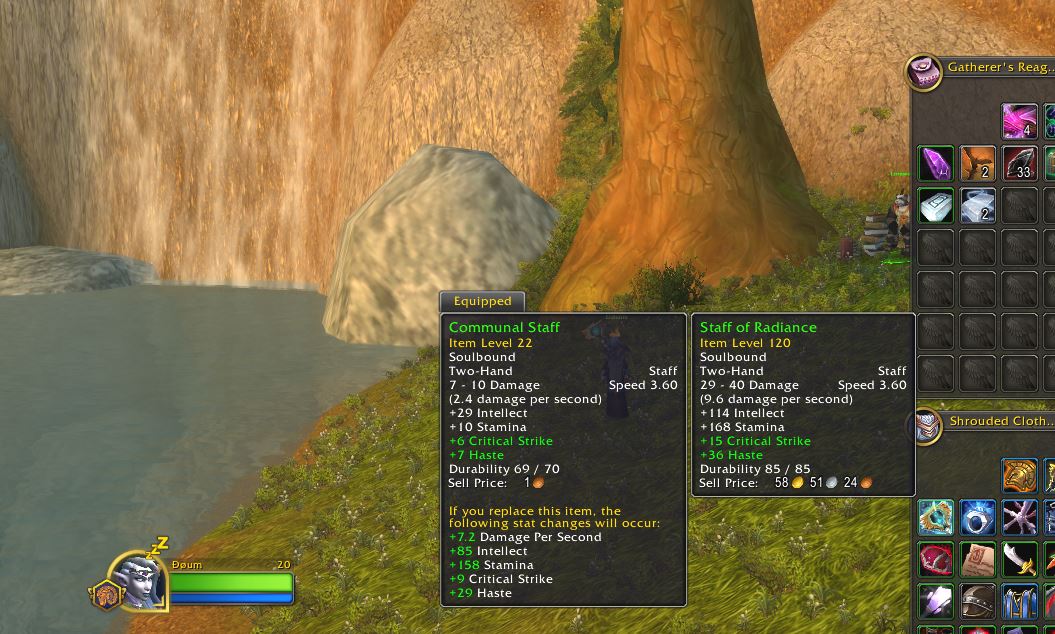Select the blue gem ring item
Image resolution: width=1055 pixels, height=634 pixels.
point(978,517)
